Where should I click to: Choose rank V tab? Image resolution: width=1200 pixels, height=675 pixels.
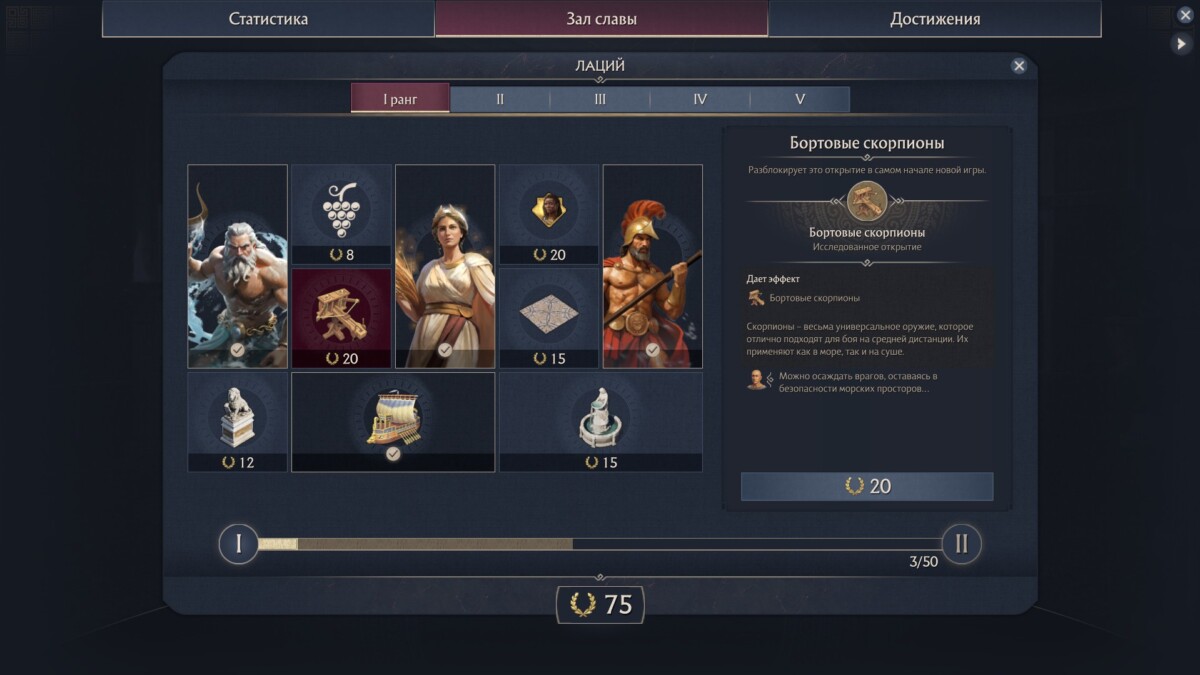coord(800,99)
